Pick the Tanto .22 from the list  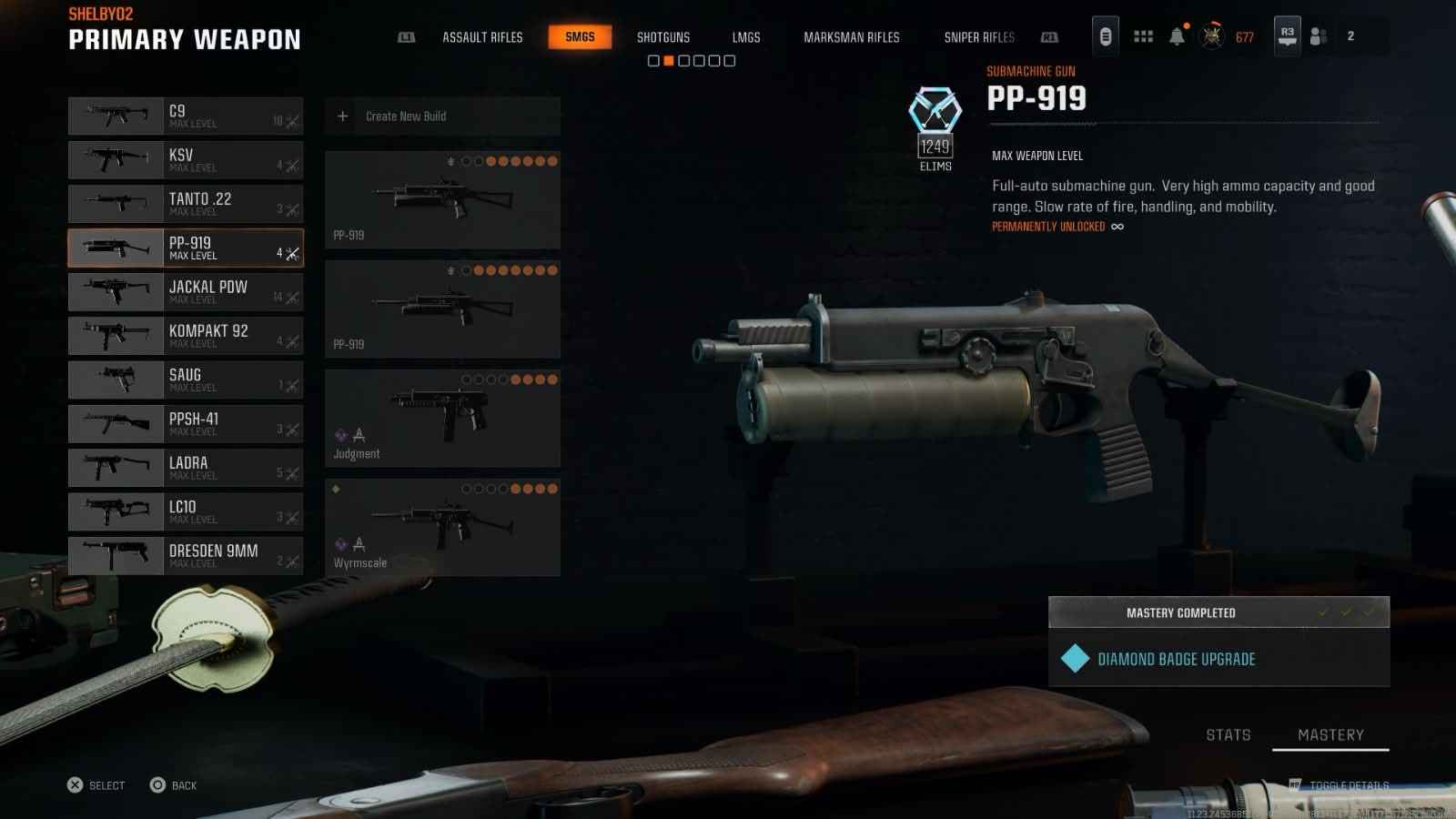click(x=186, y=204)
